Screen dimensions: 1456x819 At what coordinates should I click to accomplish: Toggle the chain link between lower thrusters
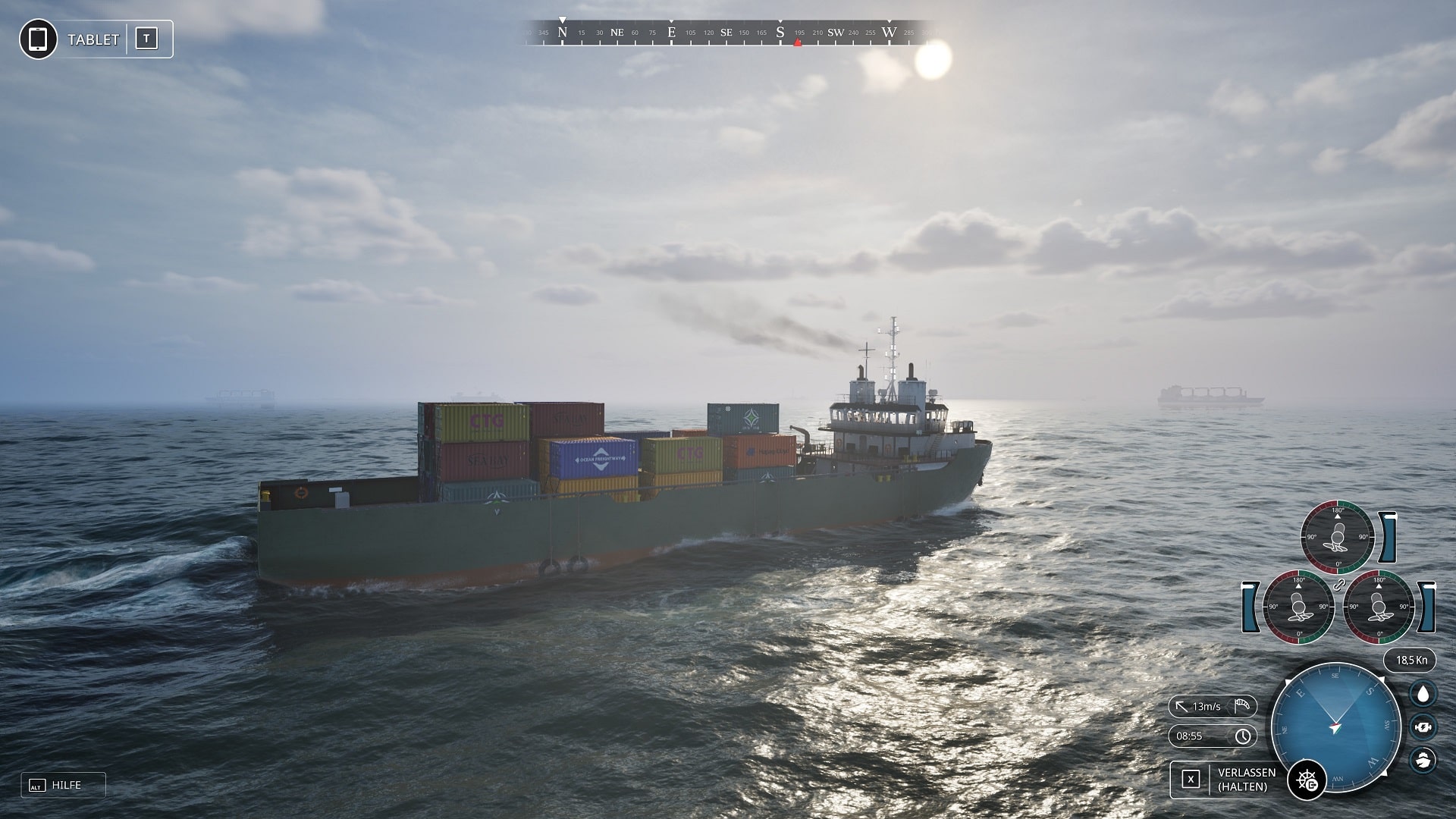(1338, 585)
